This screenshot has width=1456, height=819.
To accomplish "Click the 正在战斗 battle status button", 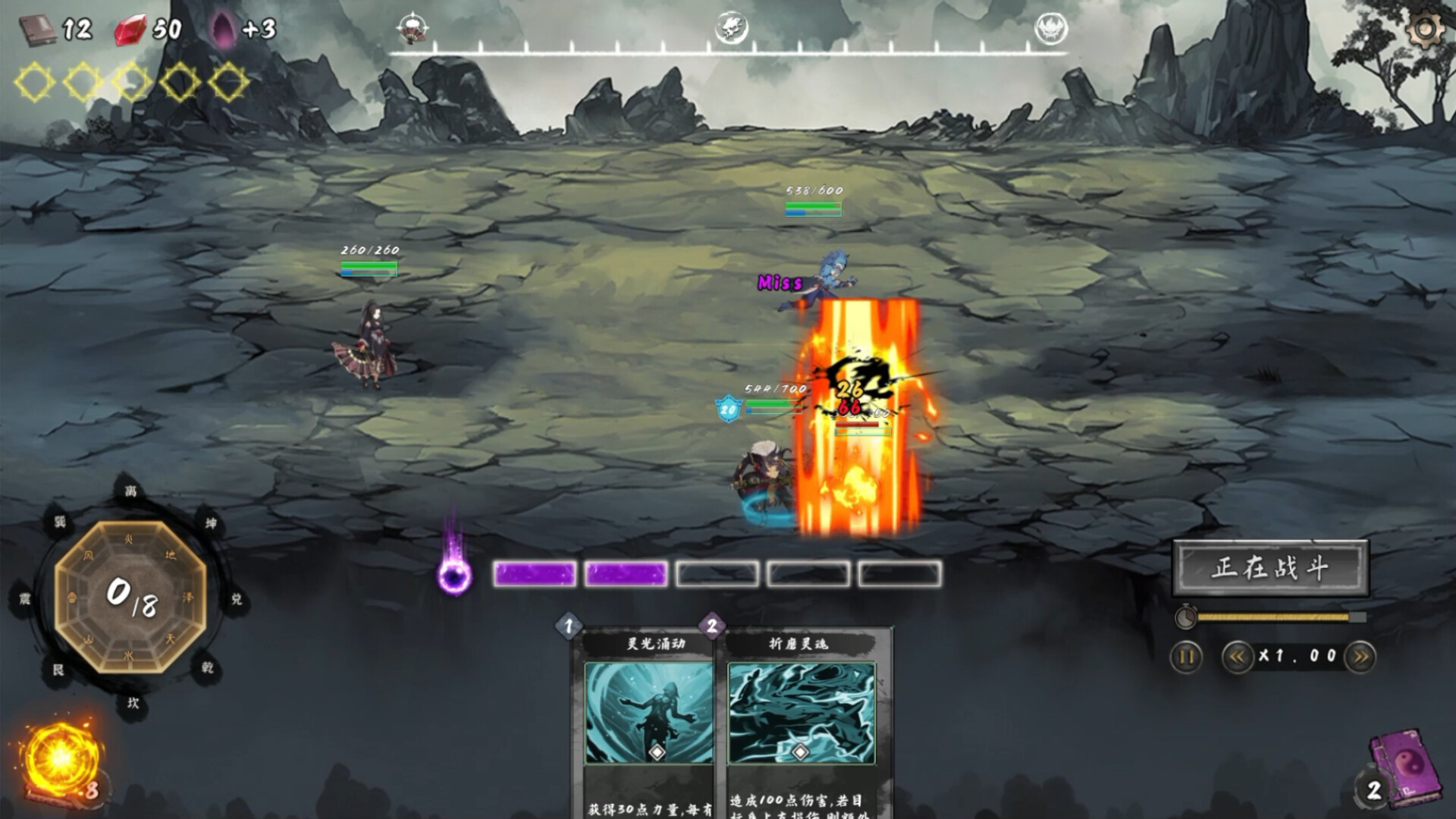I will (x=1270, y=568).
